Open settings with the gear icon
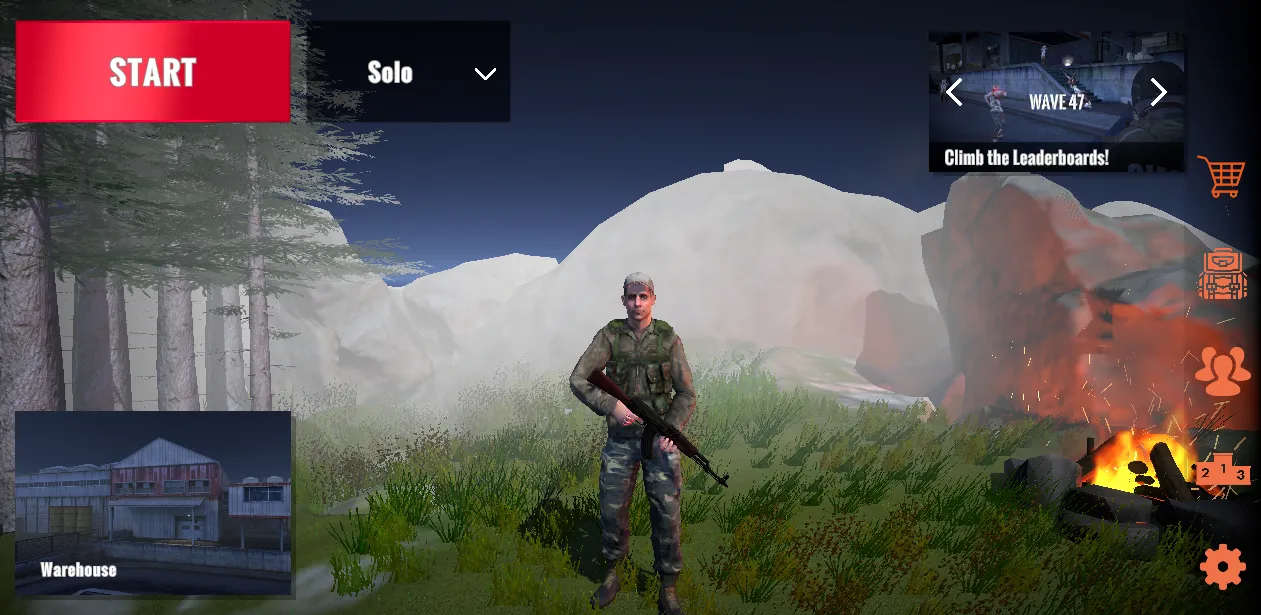1261x615 pixels. point(1222,567)
